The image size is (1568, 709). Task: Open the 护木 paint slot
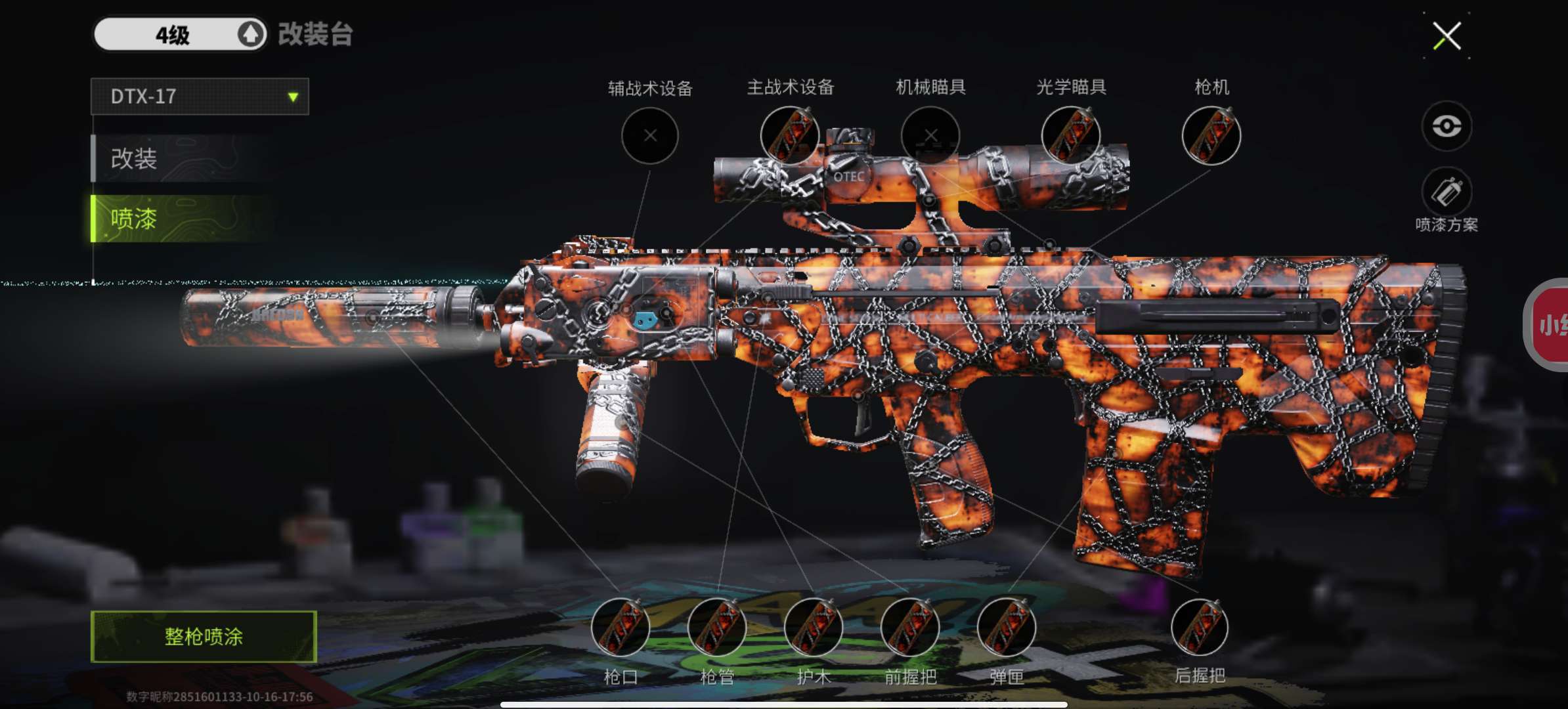[x=814, y=628]
